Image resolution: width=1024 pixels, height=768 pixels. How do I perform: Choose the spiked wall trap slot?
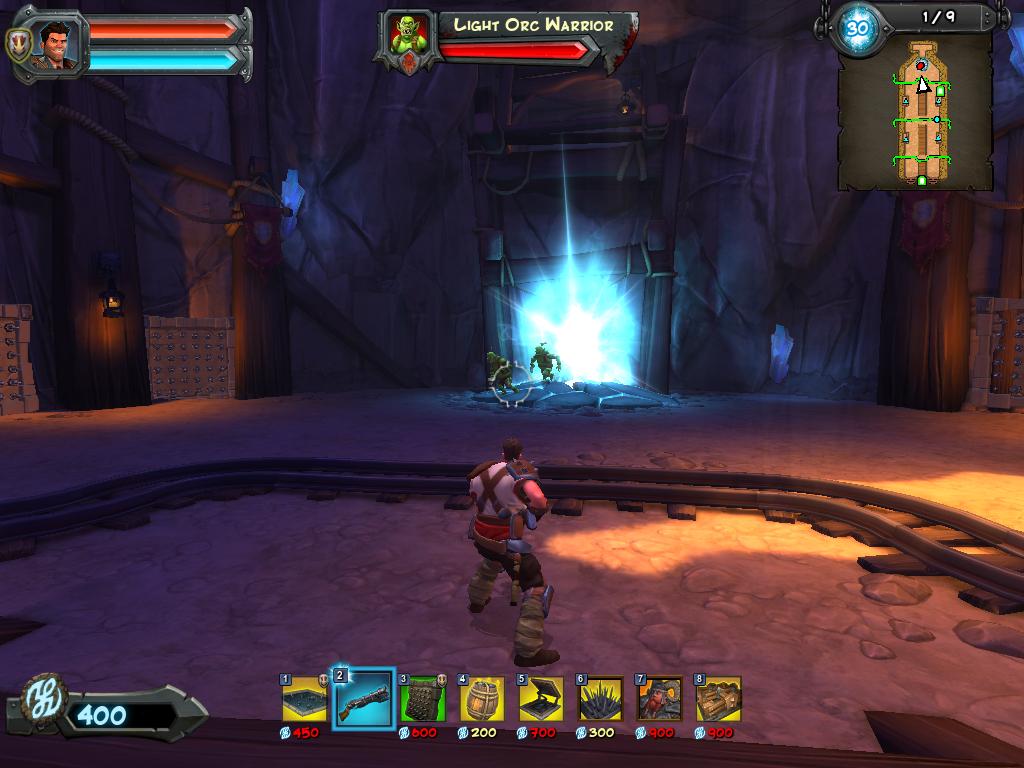423,699
